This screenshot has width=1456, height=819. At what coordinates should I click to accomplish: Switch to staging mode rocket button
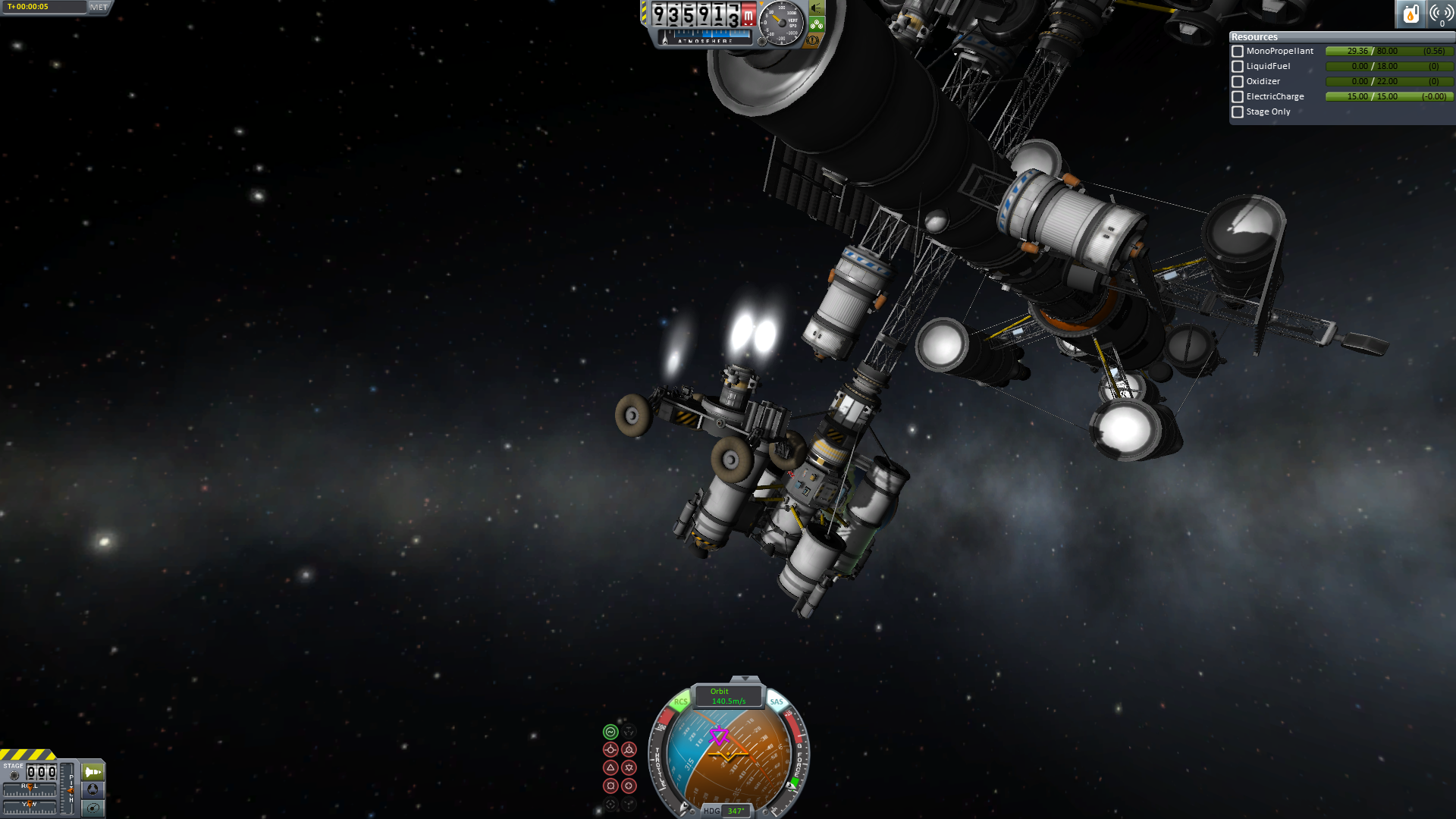(93, 772)
